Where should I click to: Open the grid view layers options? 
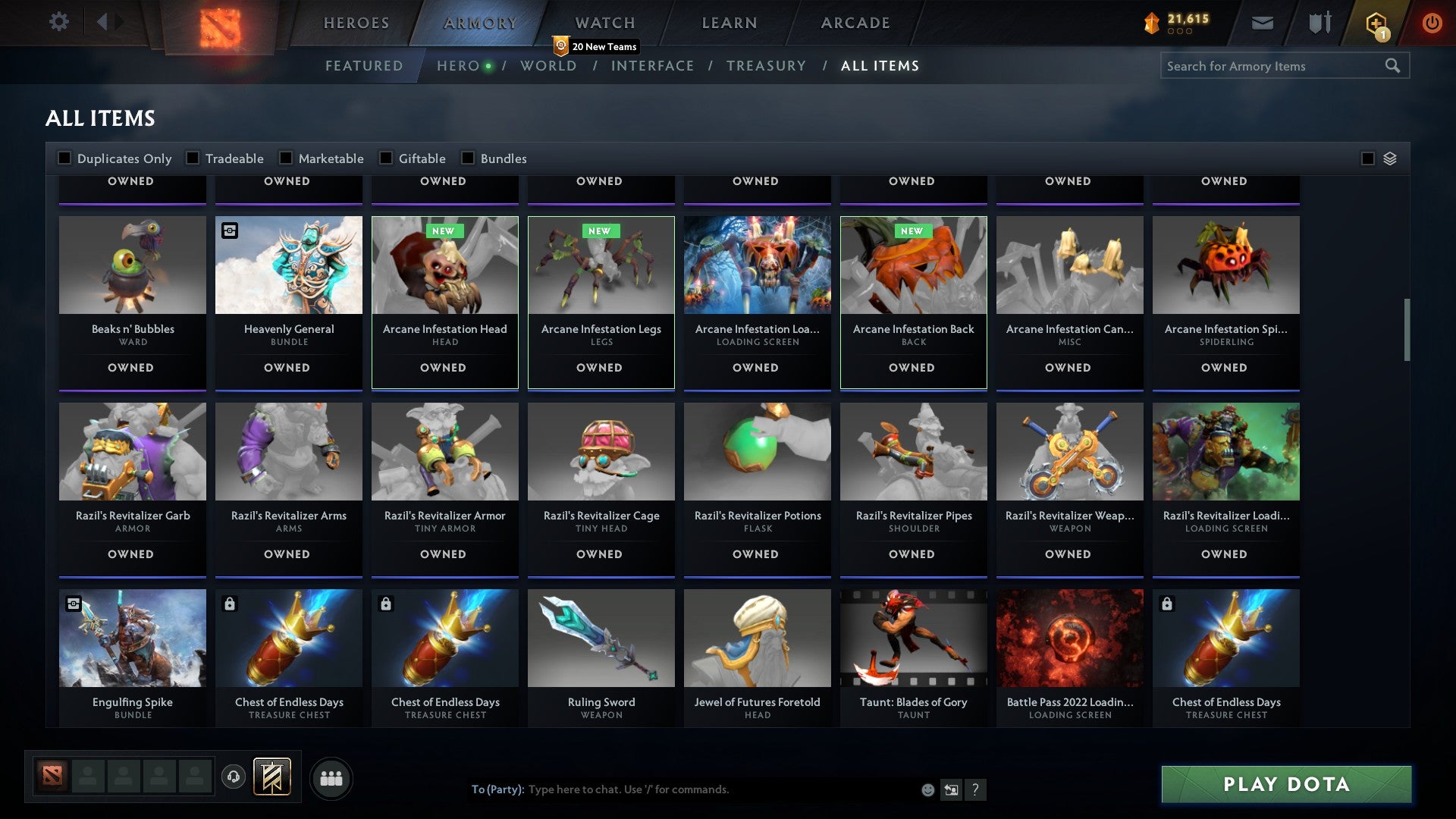[1389, 158]
